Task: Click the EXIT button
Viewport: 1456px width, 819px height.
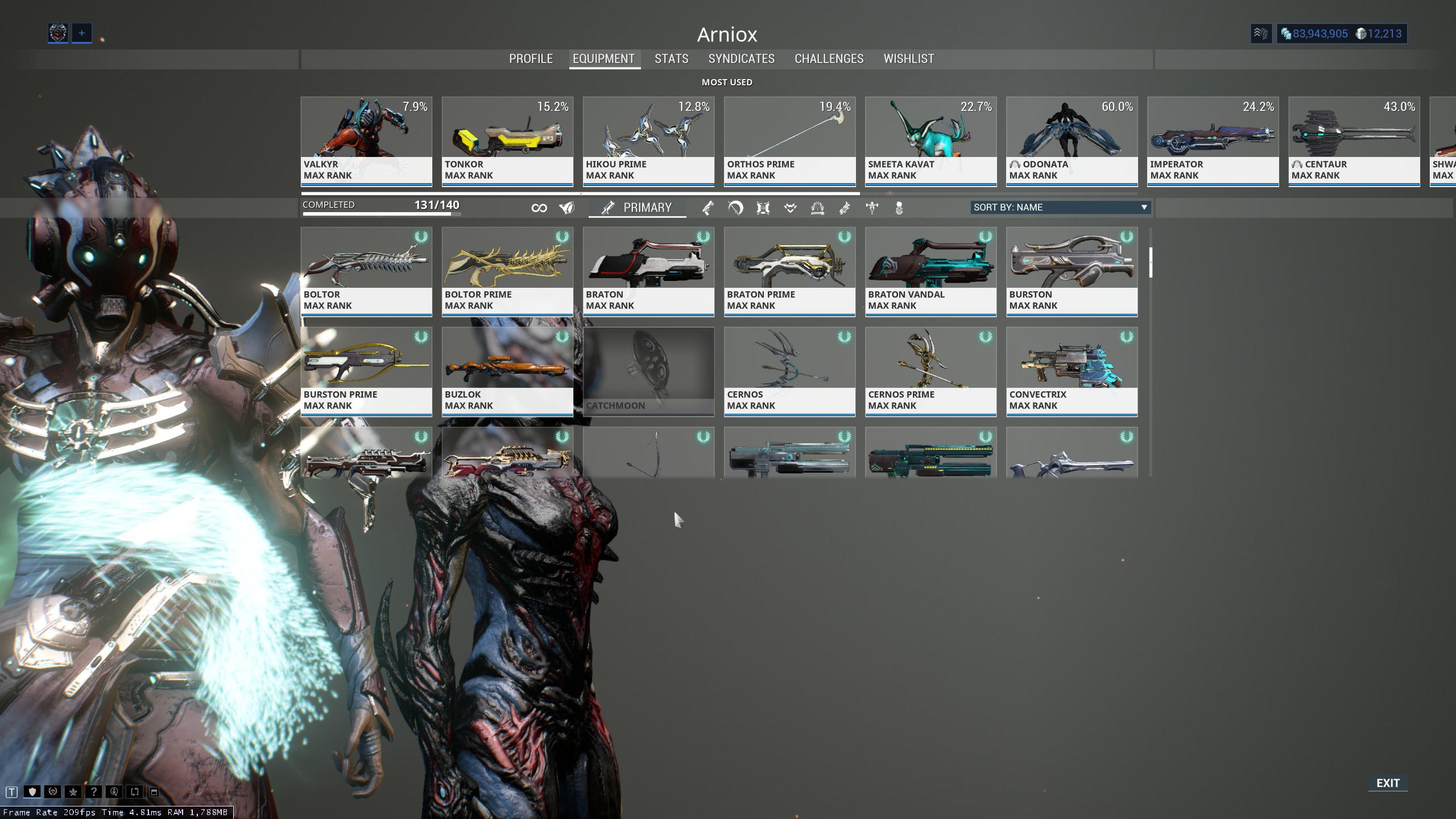Action: 1388,783
